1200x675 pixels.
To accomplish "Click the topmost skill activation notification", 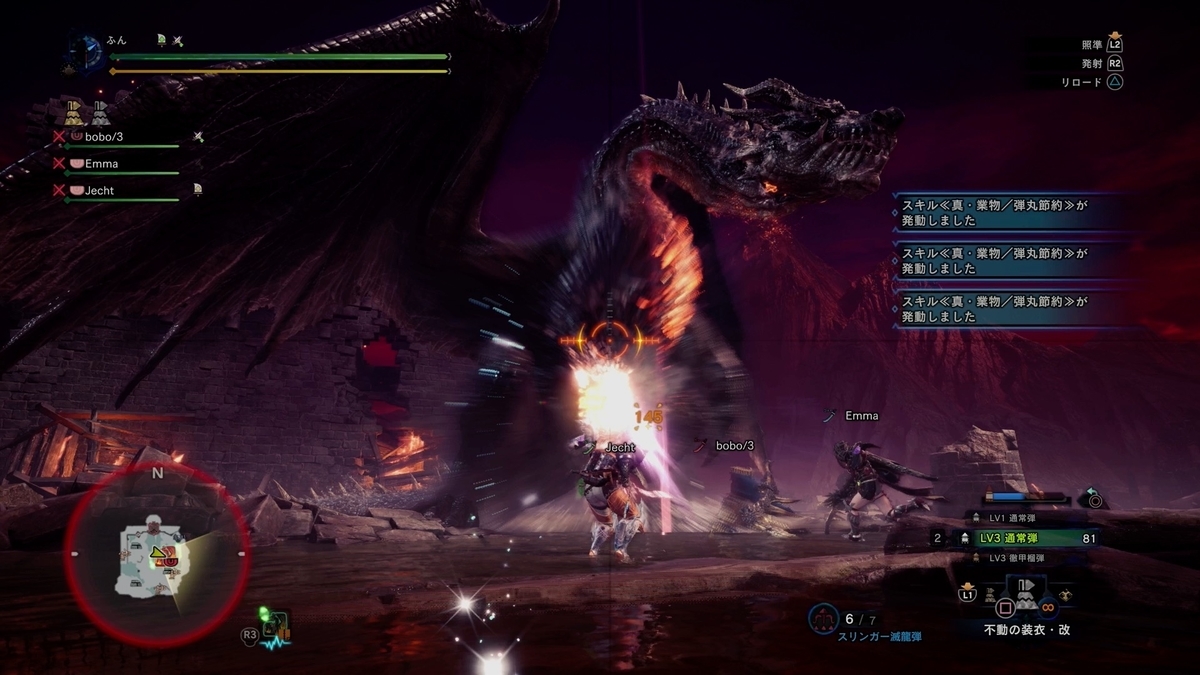I will pos(1010,213).
